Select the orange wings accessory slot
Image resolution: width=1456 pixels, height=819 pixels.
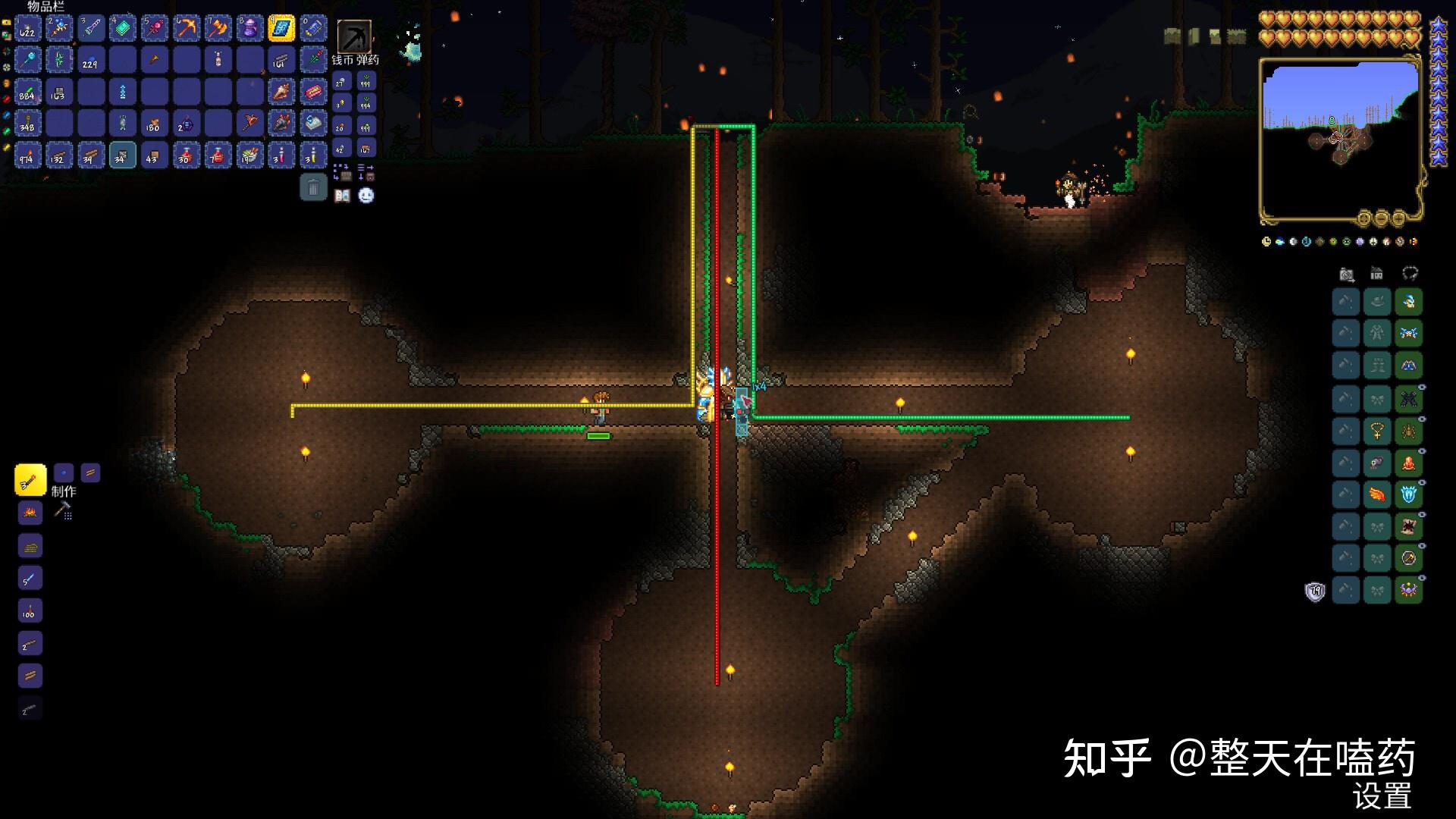[1377, 495]
